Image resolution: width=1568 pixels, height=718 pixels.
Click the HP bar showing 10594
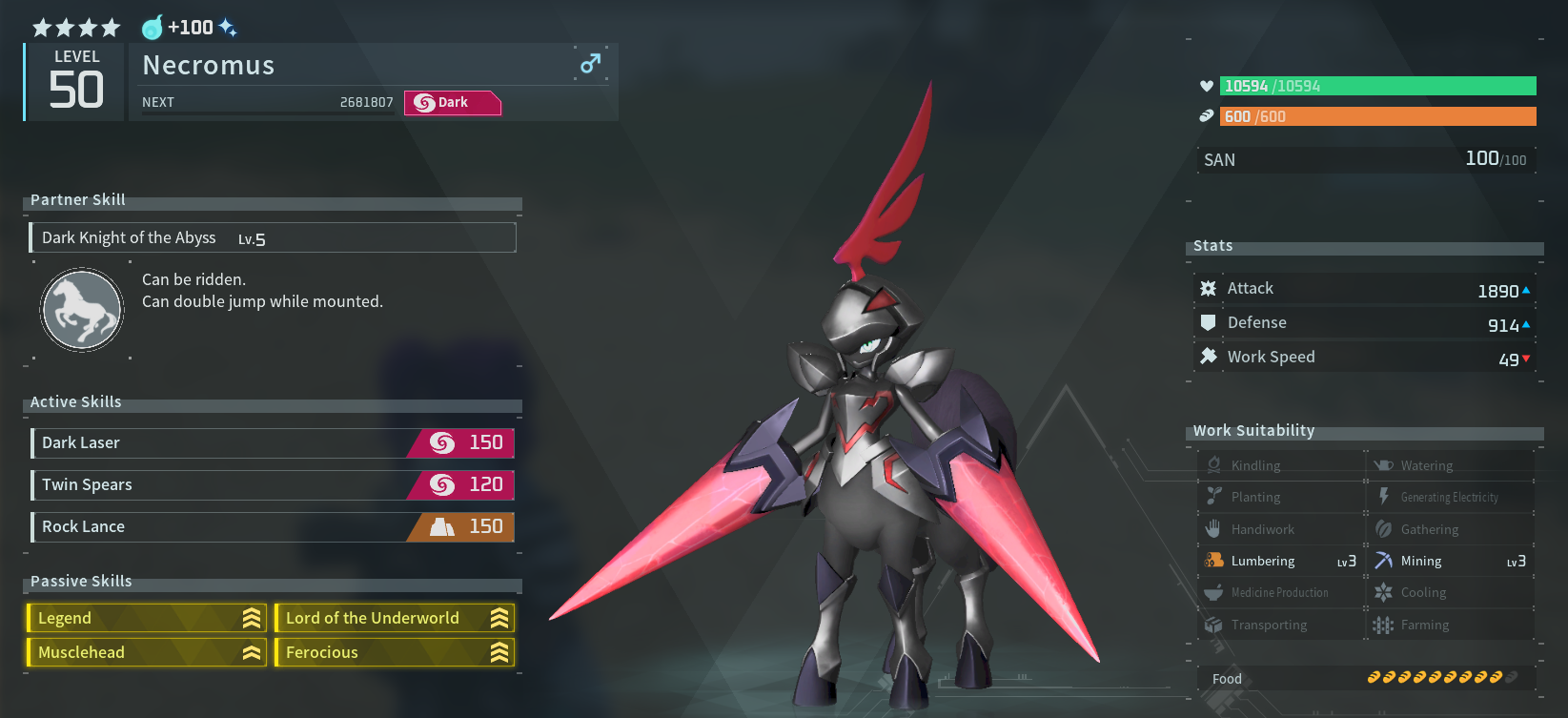pyautogui.click(x=1376, y=86)
